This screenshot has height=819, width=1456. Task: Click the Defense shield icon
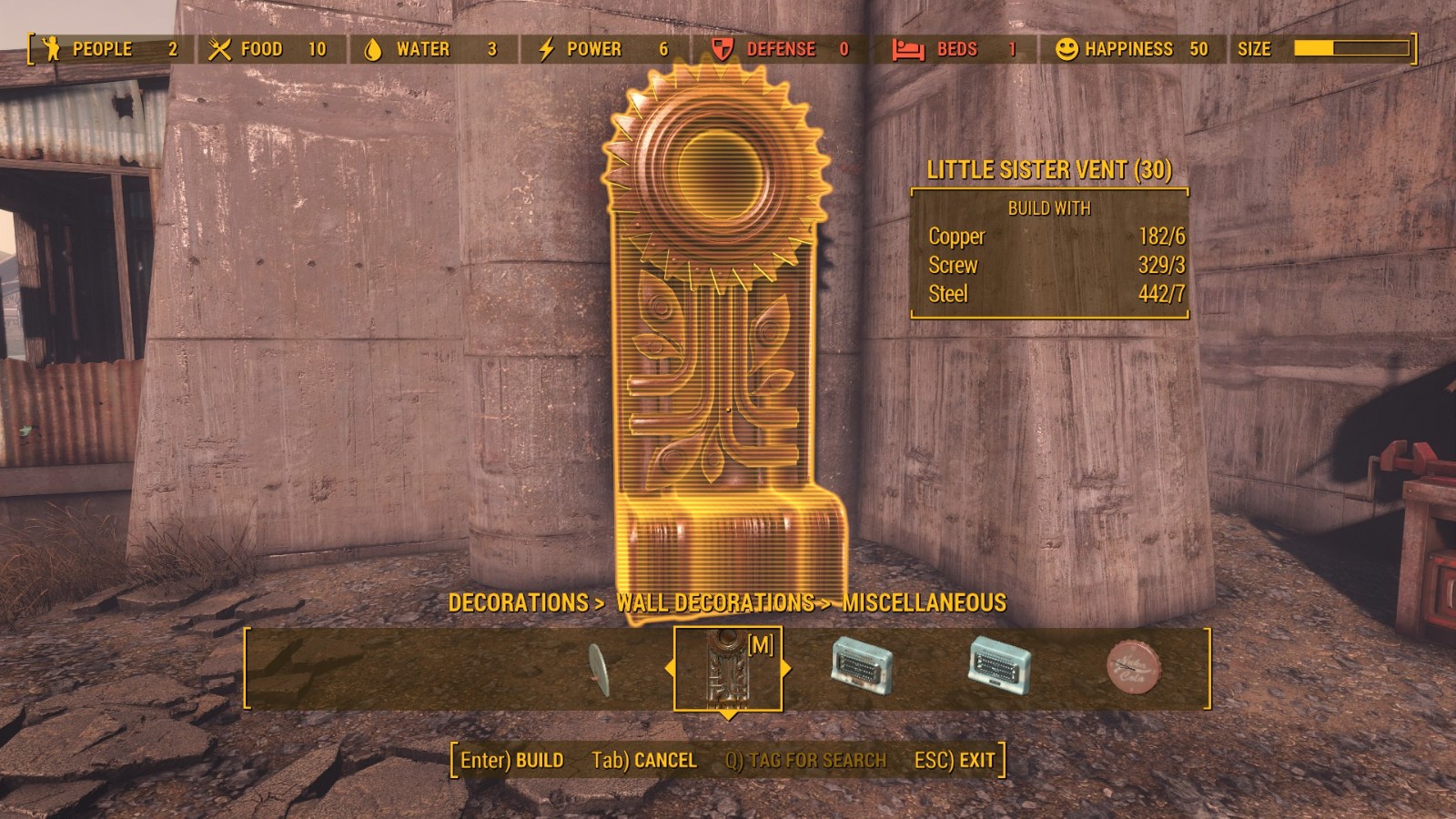[719, 49]
